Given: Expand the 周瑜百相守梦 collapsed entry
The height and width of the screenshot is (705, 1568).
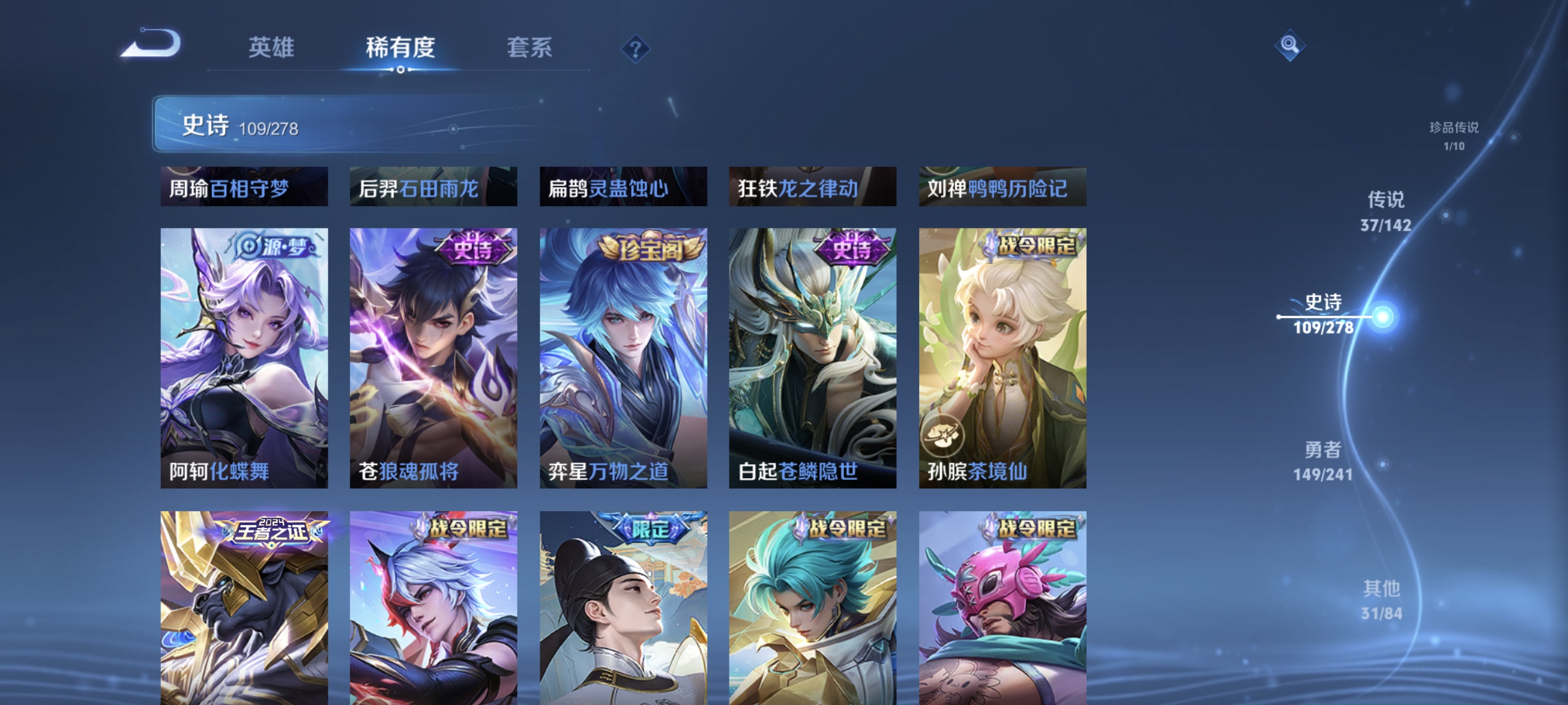Looking at the screenshot, I should (x=243, y=188).
